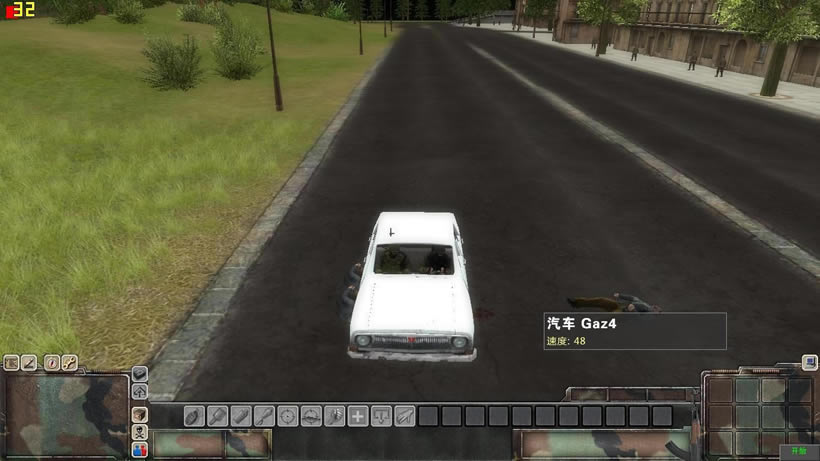Select the grenade action icon
This screenshot has height=461, width=820.
pyautogui.click(x=194, y=416)
